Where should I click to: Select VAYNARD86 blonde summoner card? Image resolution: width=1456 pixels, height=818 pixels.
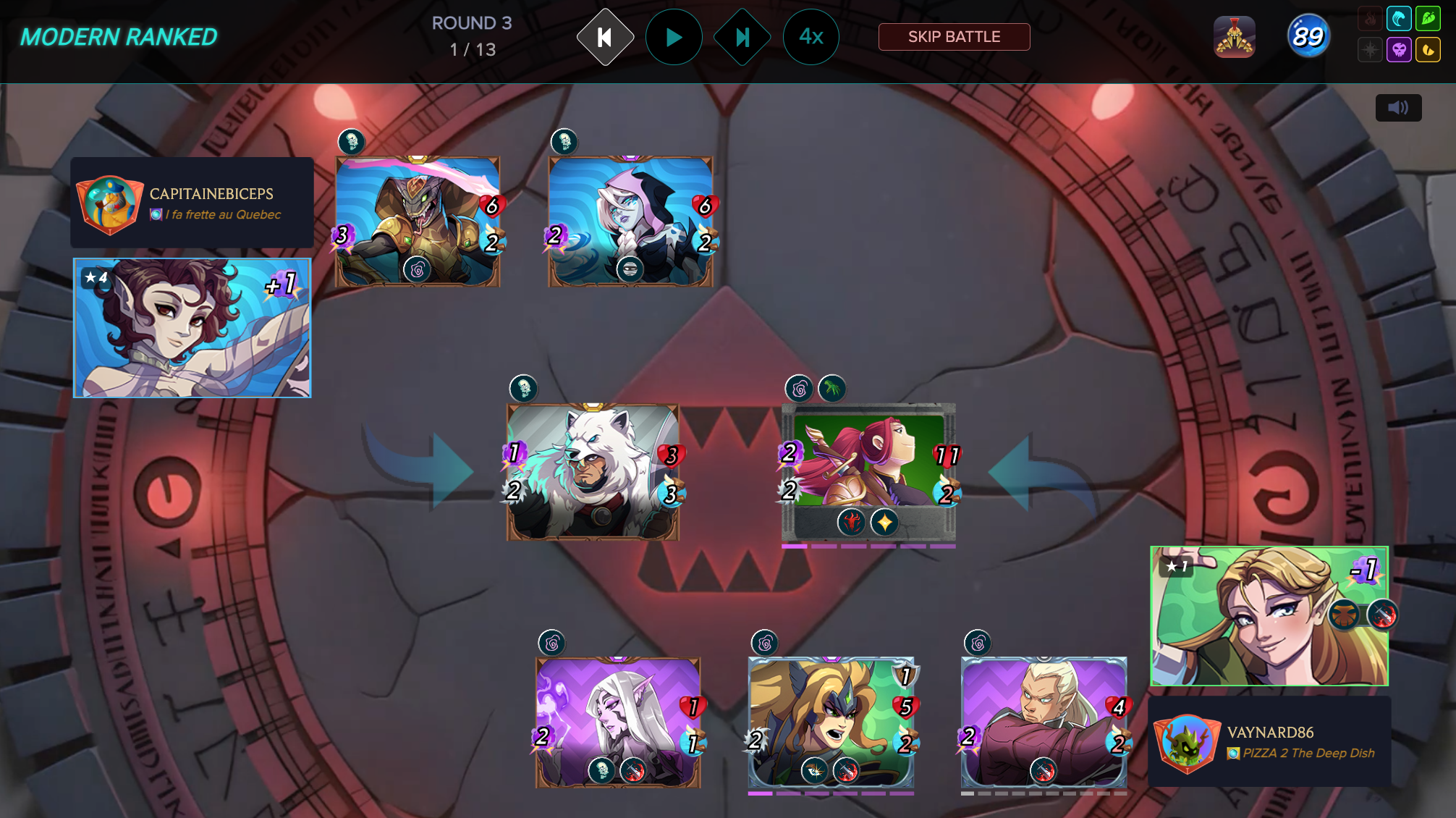(1269, 616)
